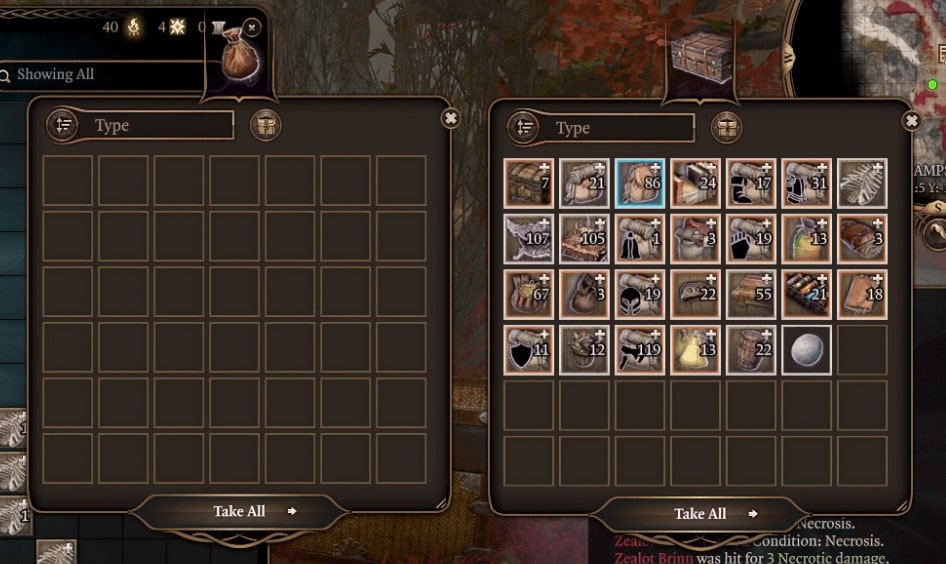
Task: Pick the white round stone item
Action: tap(807, 350)
